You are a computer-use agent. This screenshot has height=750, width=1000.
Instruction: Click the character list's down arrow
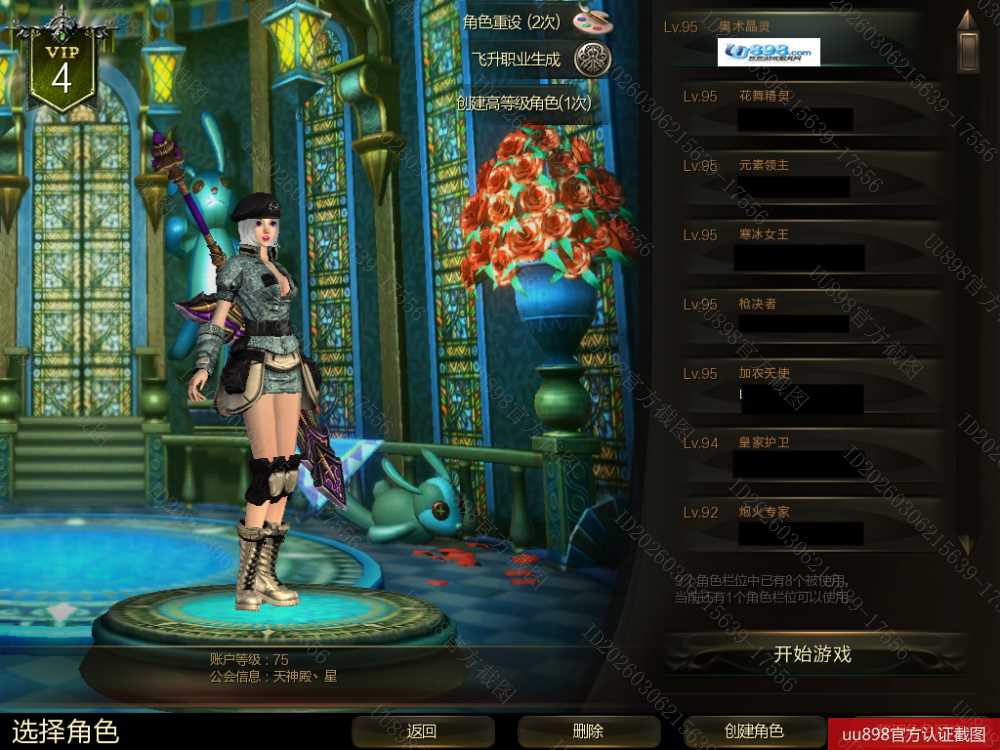pos(965,545)
